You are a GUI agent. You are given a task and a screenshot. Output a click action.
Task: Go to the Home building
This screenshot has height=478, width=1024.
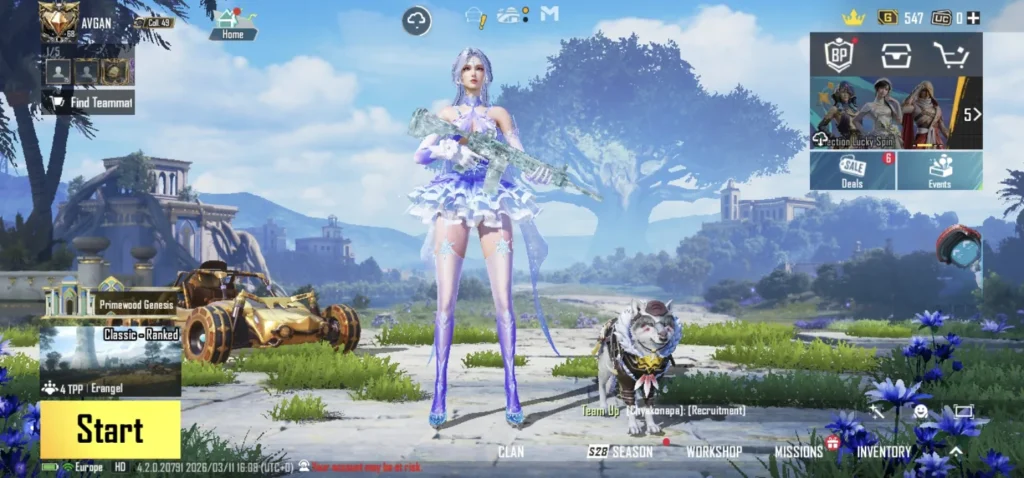click(233, 23)
